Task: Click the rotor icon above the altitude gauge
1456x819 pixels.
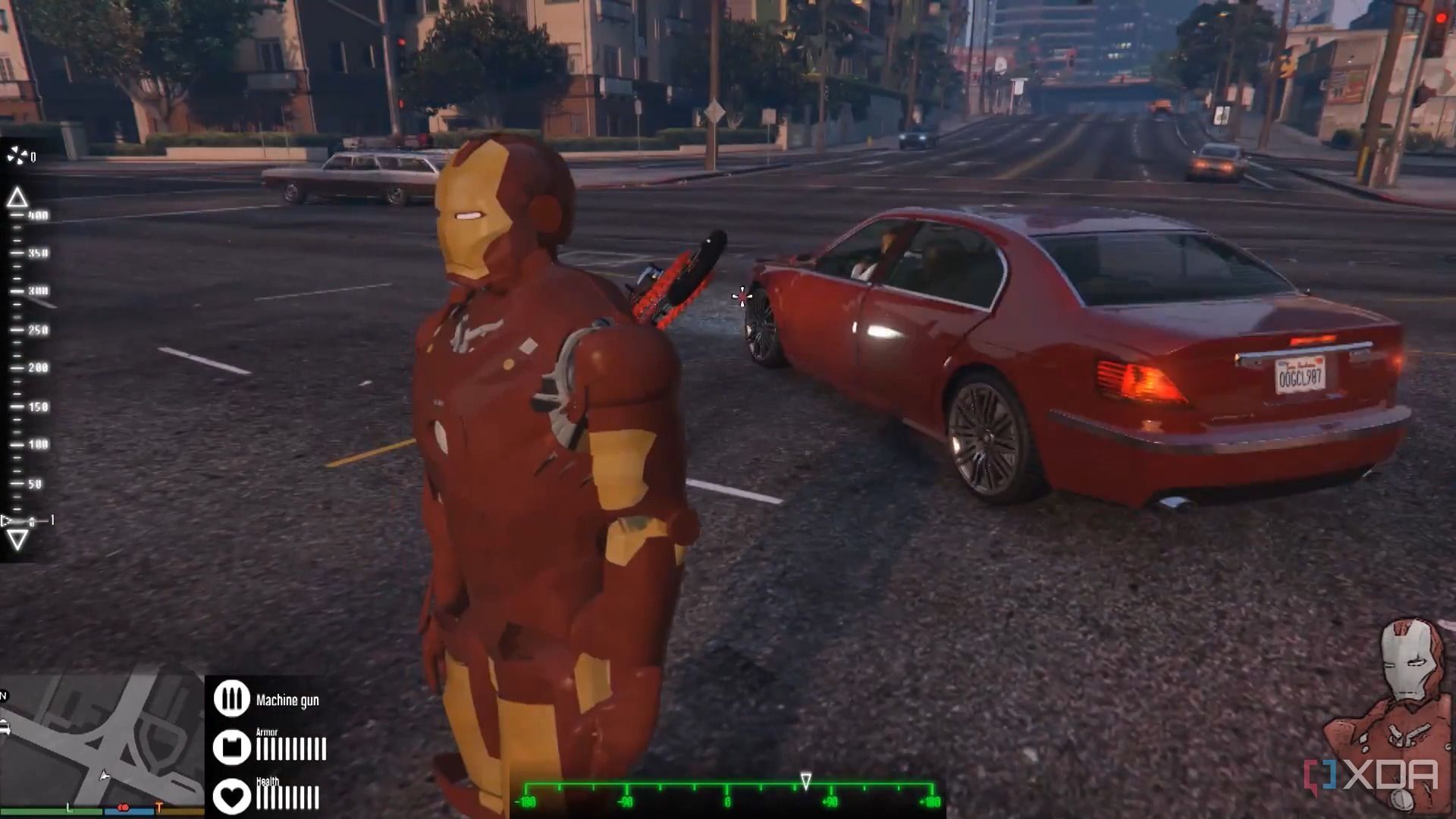Action: 17,155
